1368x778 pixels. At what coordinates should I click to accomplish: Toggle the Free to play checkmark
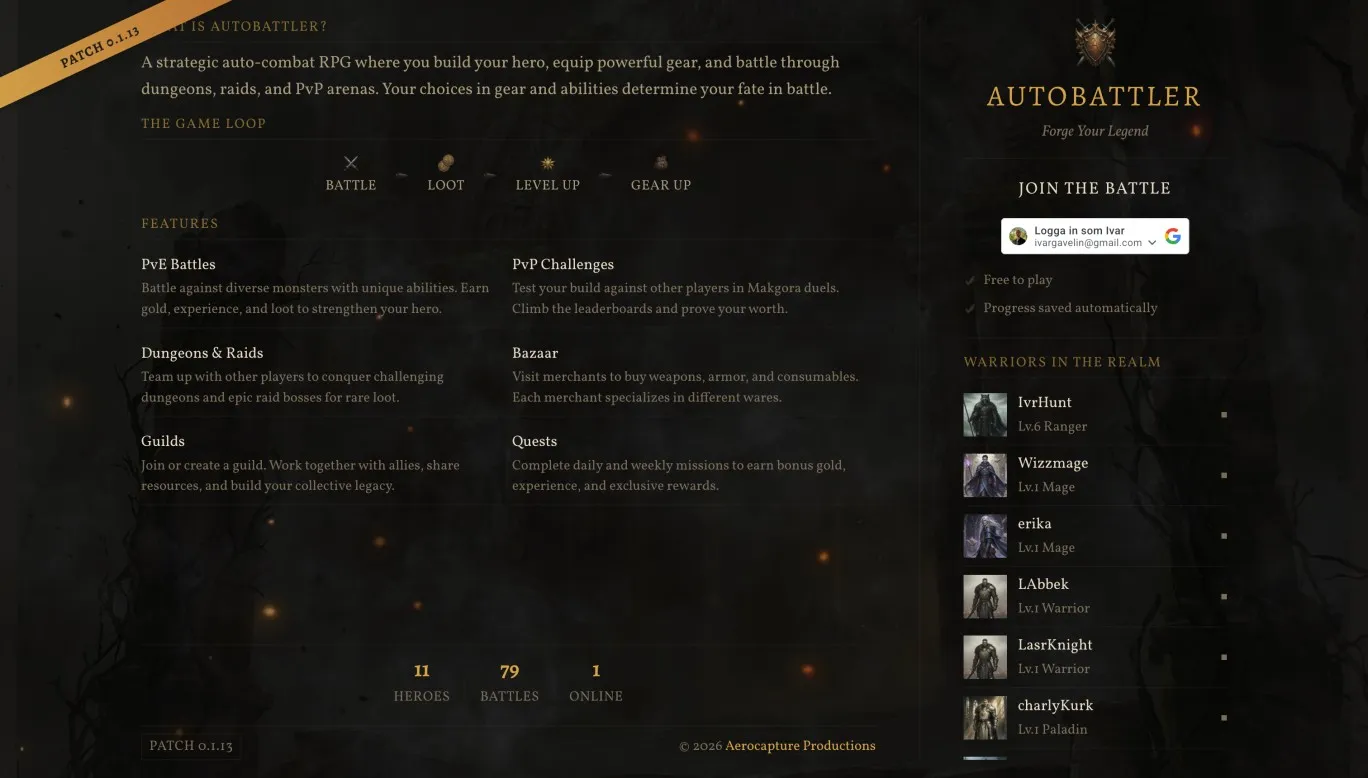click(969, 280)
